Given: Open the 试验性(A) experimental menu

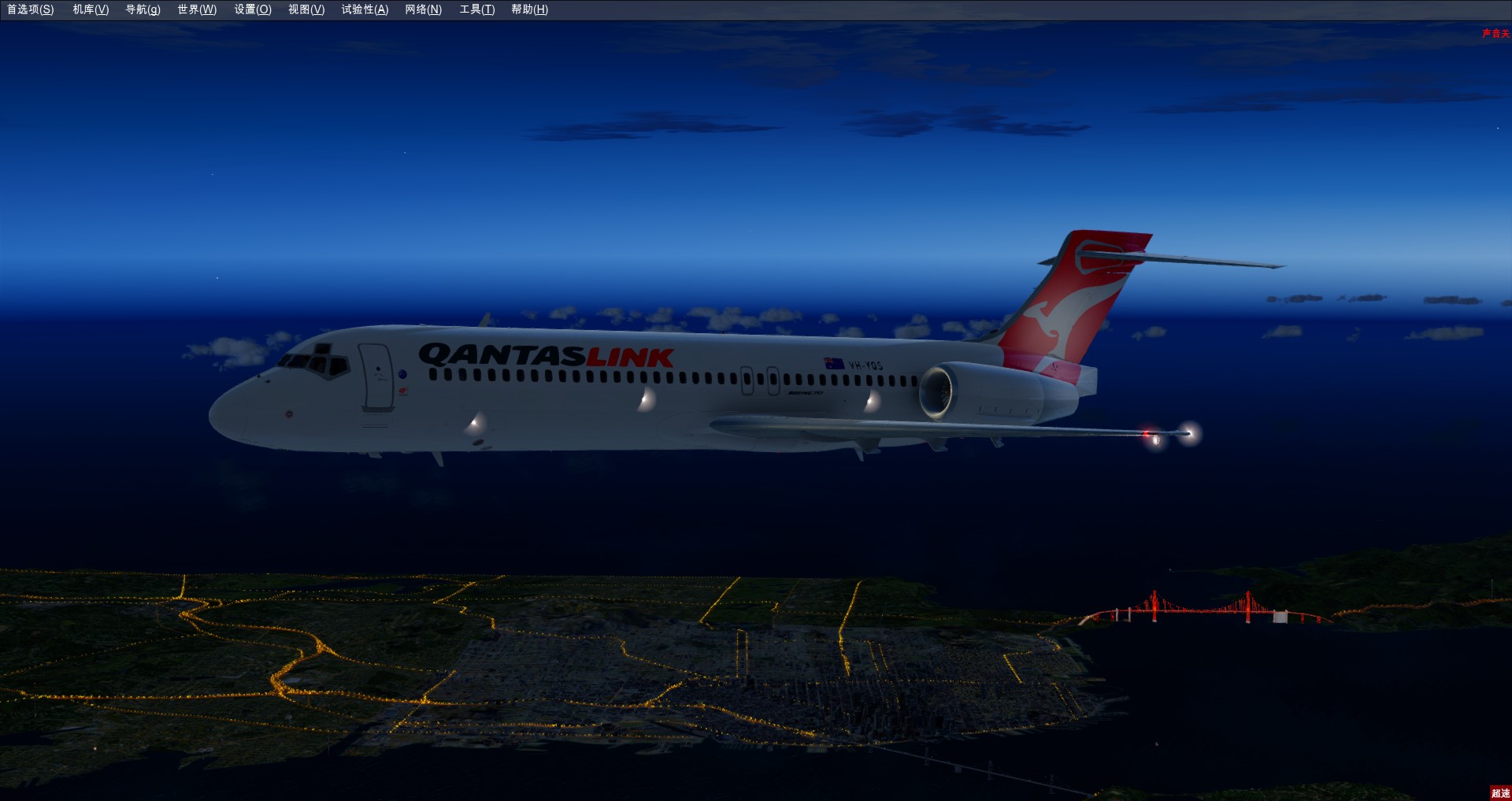Looking at the screenshot, I should [x=365, y=9].
